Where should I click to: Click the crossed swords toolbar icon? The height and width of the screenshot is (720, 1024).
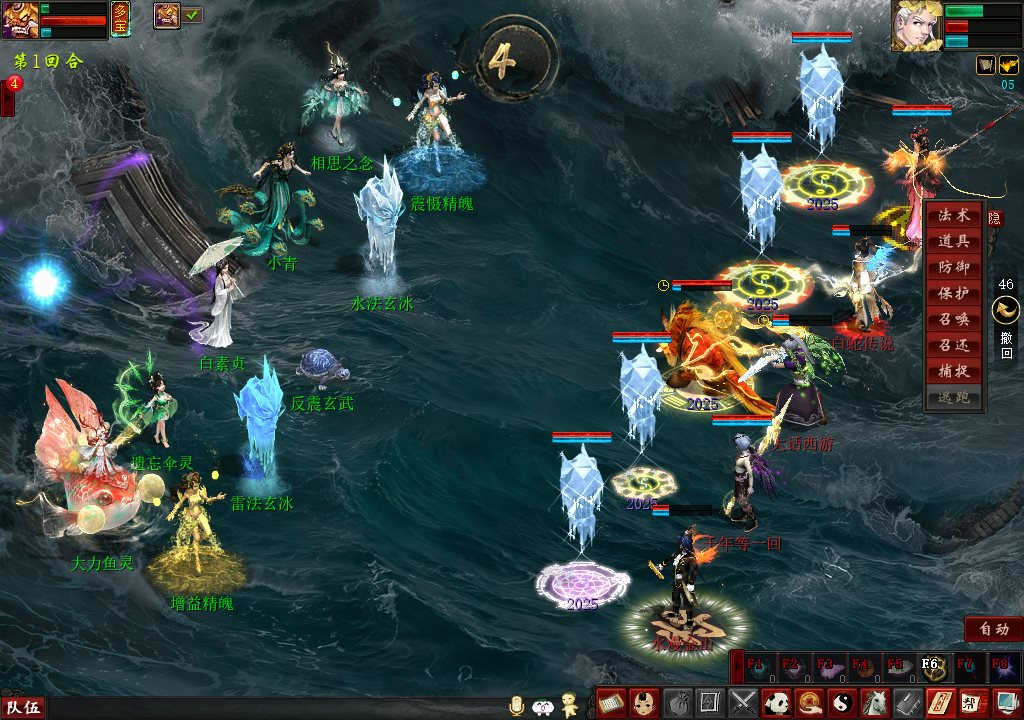coord(743,702)
